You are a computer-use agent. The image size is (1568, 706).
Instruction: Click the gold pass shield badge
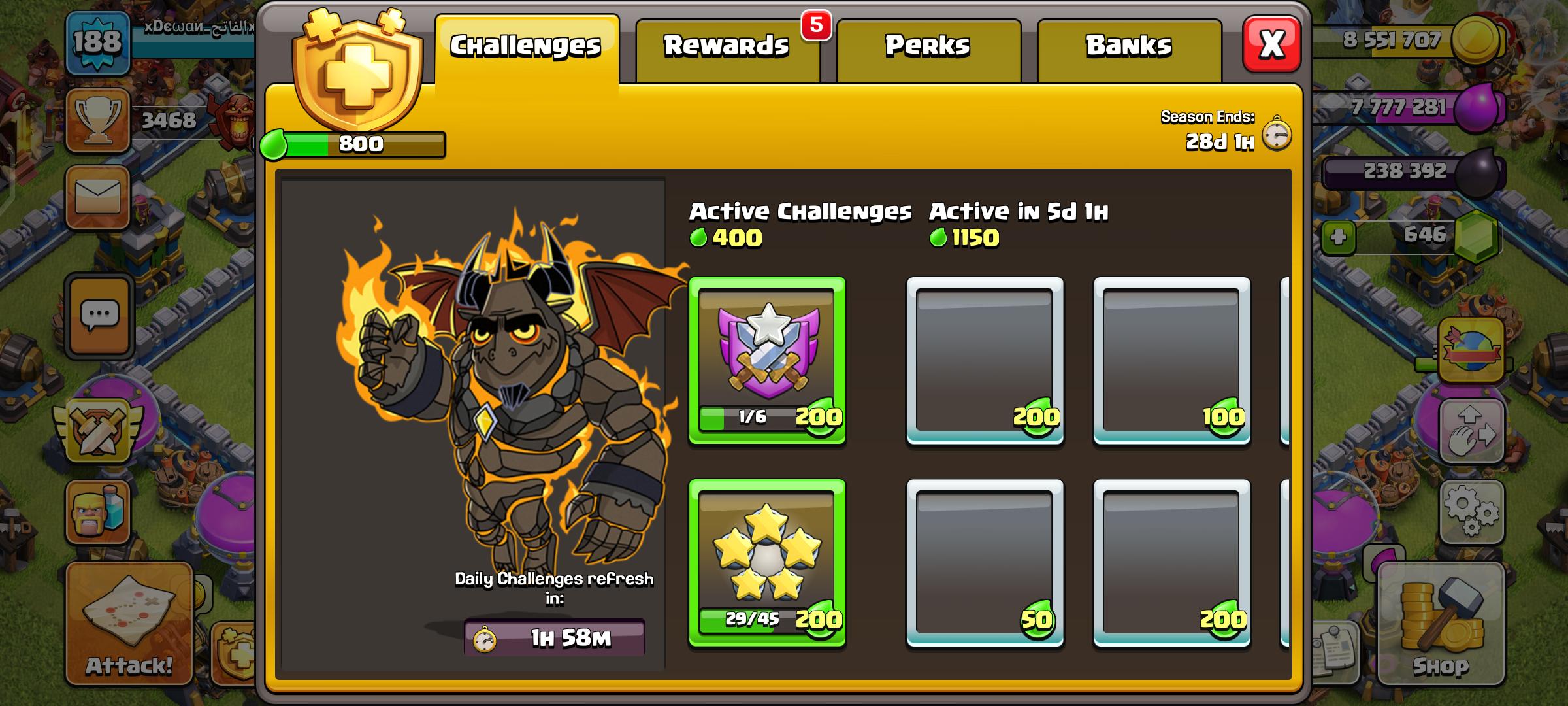click(357, 72)
